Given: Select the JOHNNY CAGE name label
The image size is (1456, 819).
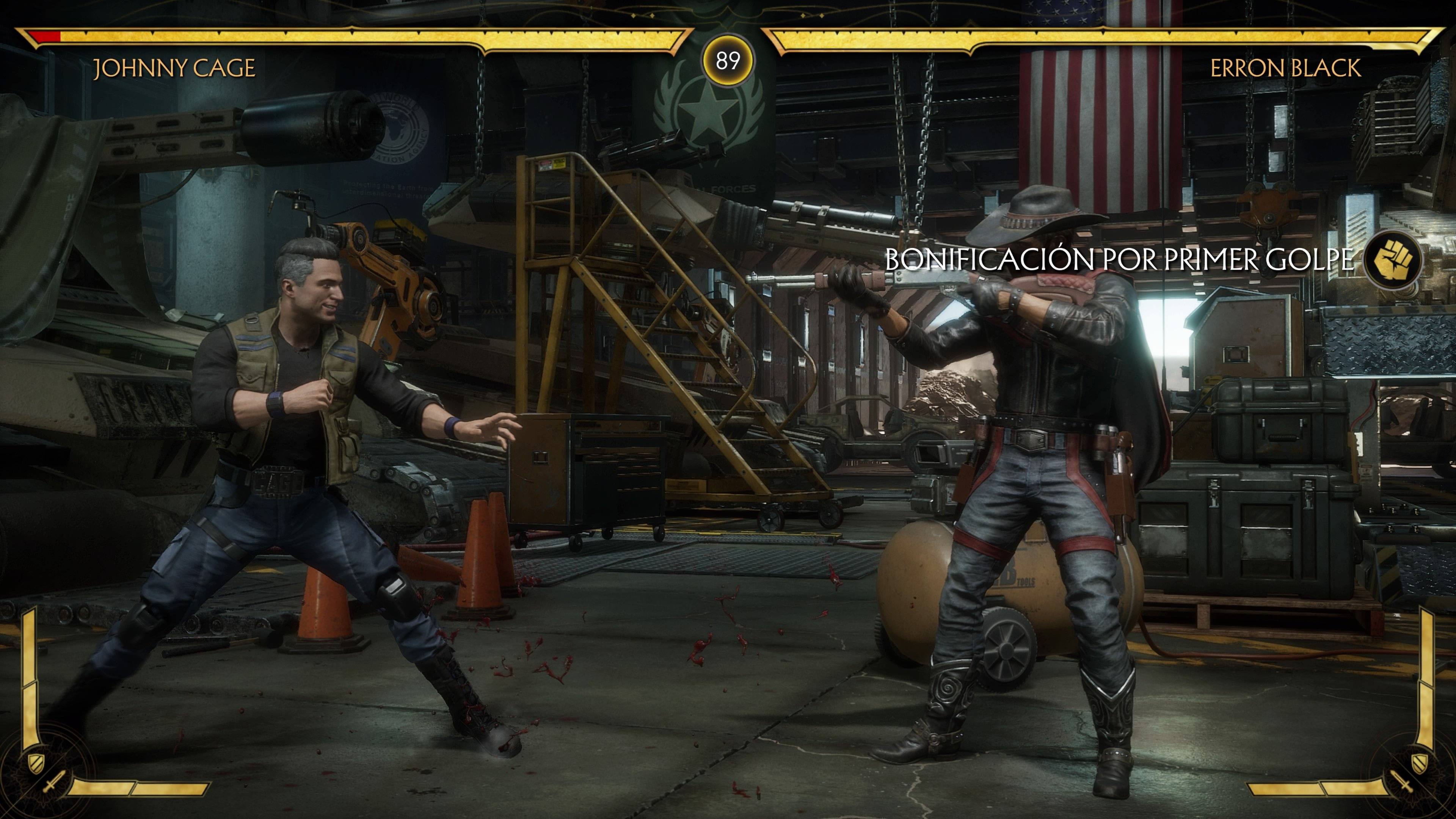Looking at the screenshot, I should coord(175,68).
